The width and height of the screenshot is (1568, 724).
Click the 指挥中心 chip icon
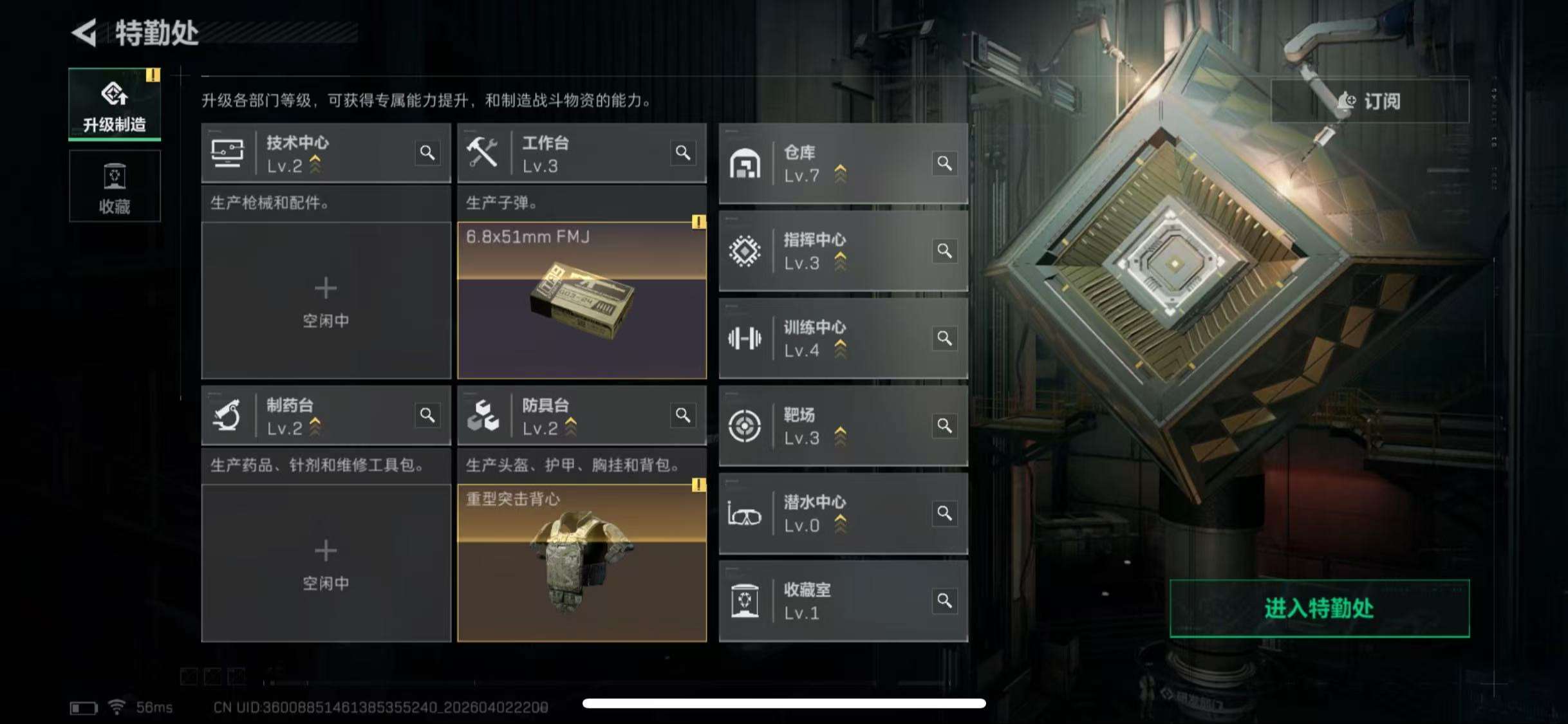click(747, 251)
